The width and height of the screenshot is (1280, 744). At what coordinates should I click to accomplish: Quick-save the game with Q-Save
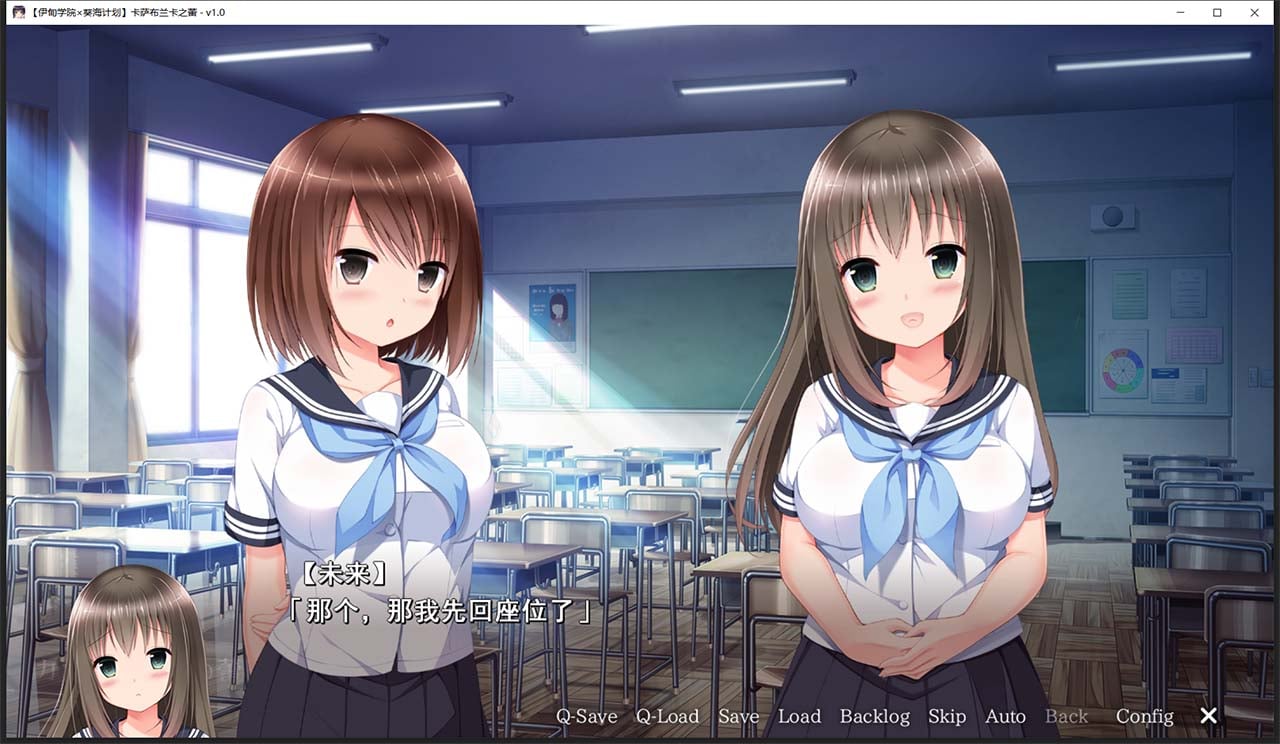(x=586, y=716)
